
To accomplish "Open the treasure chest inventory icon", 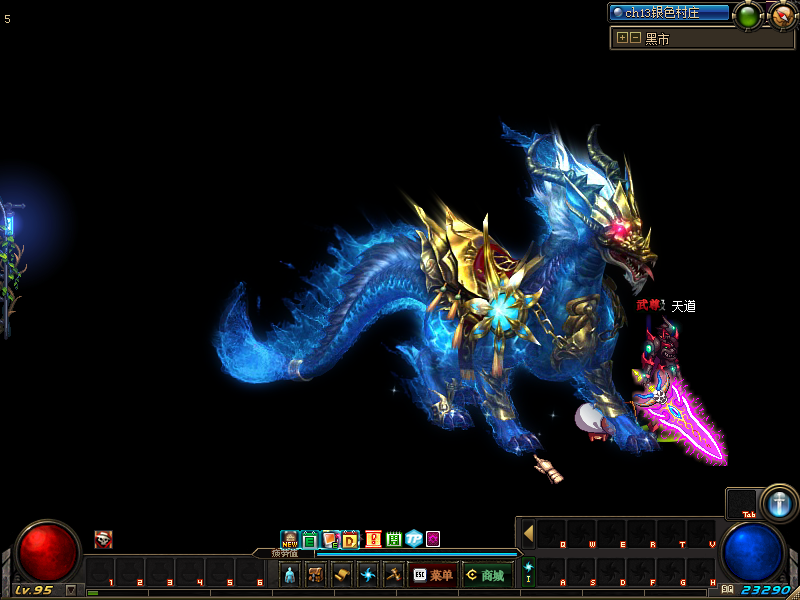I will (316, 575).
